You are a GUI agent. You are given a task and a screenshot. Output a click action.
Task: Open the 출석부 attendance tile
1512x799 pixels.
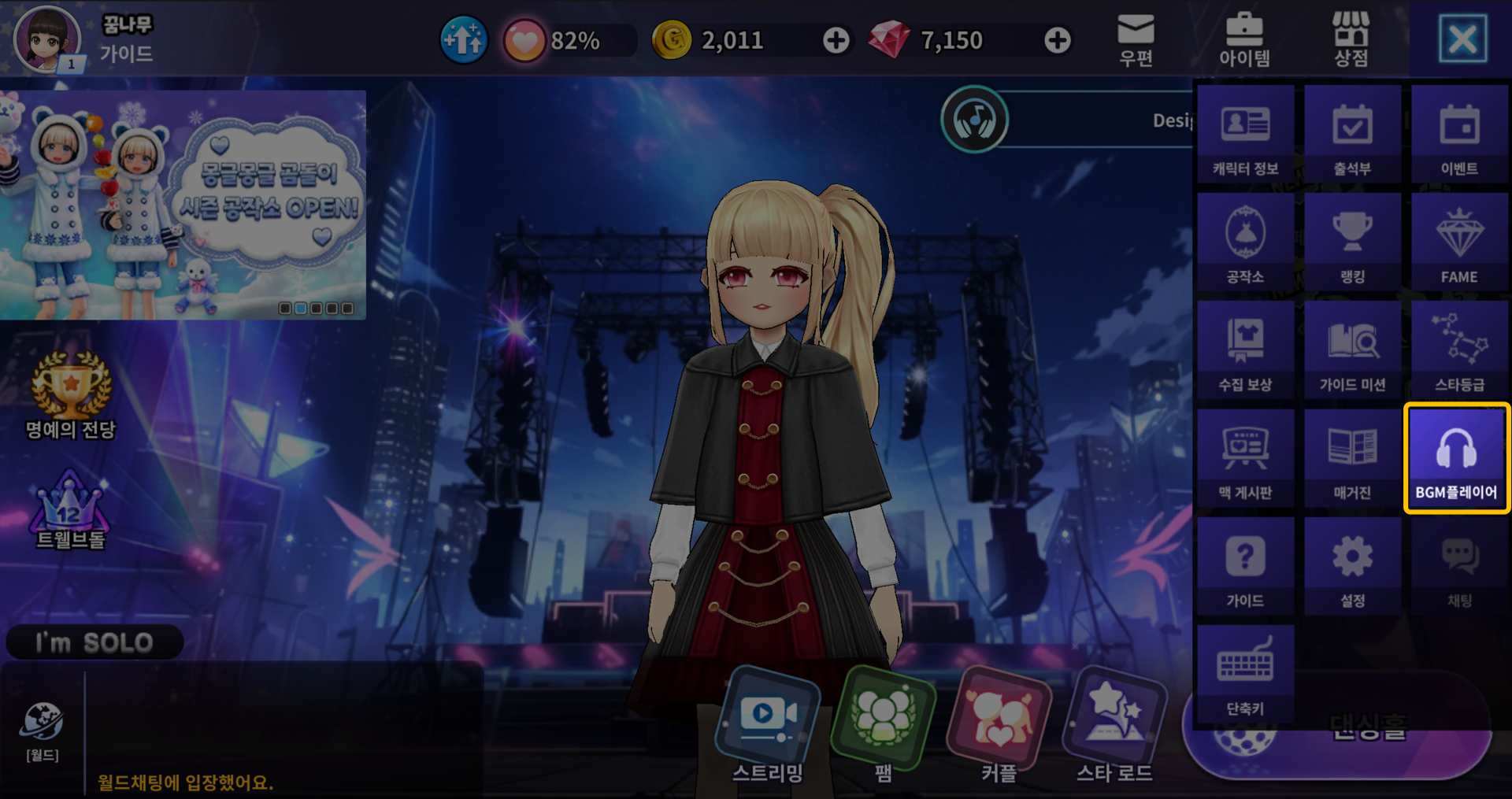tap(1352, 135)
